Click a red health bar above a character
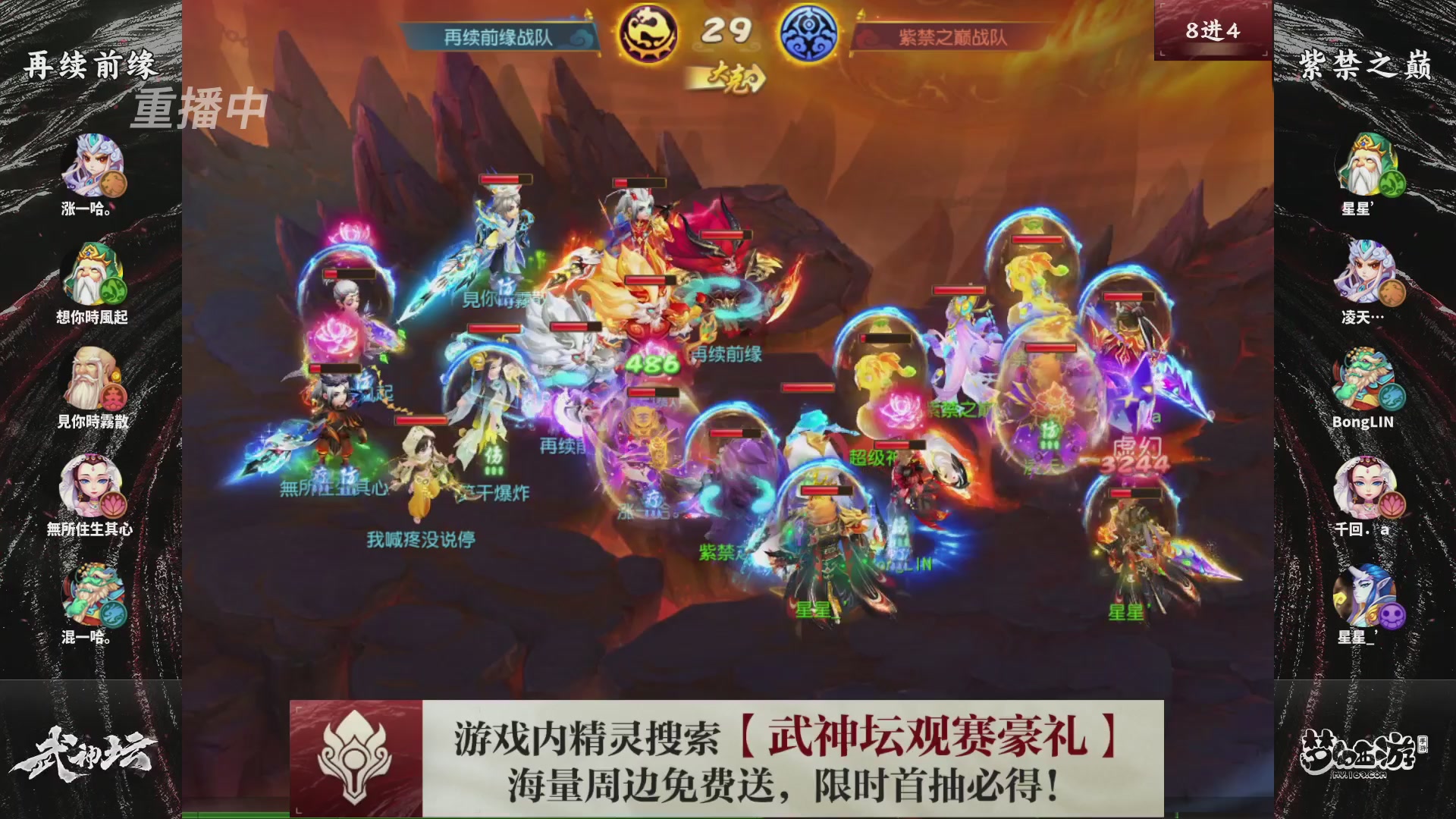 [507, 180]
